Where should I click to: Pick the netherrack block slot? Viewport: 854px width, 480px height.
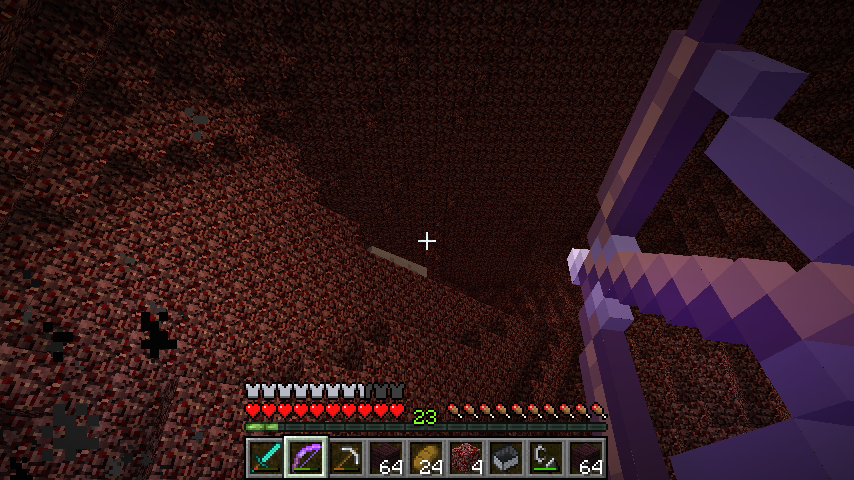465,458
